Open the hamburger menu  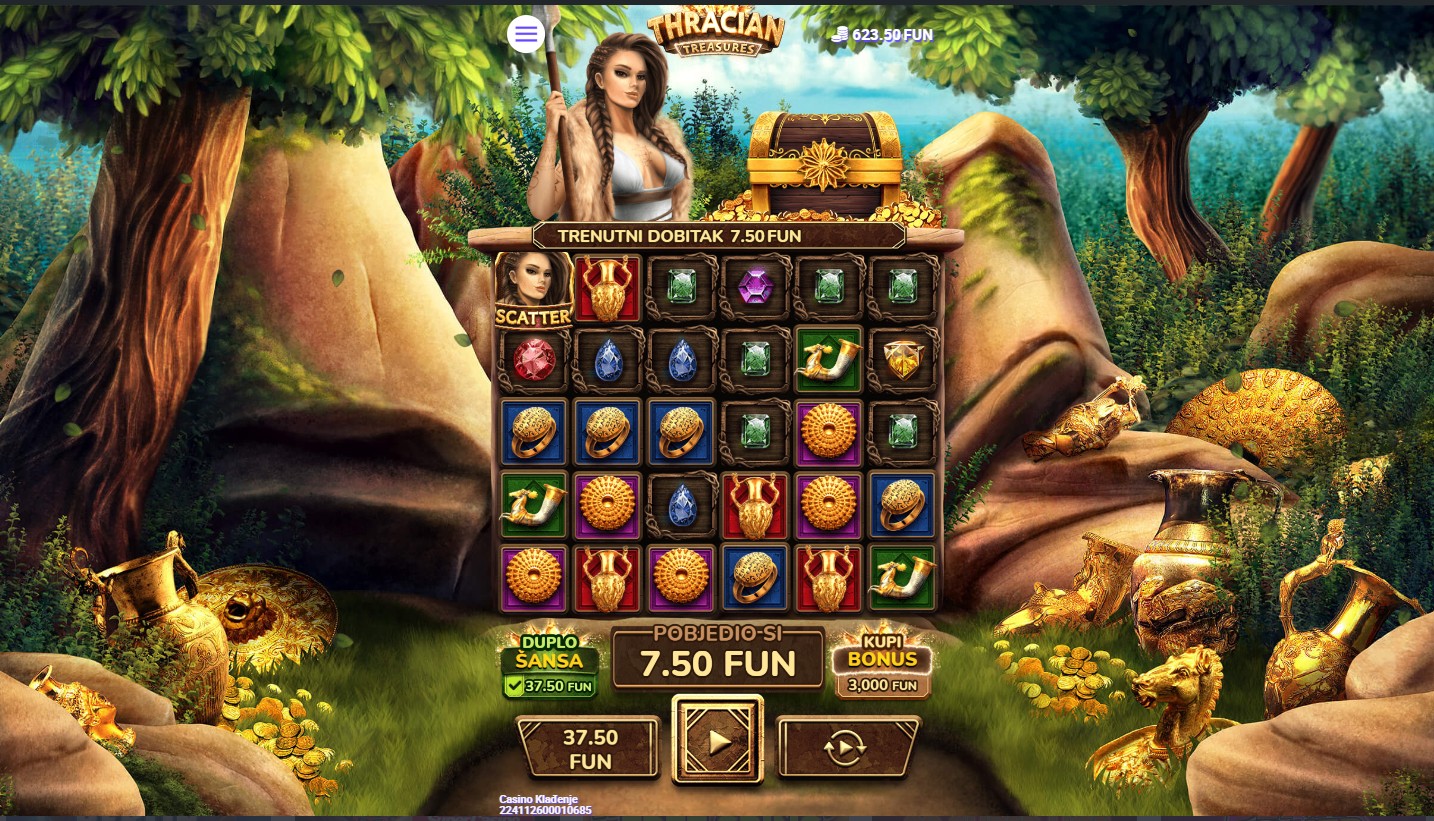tap(526, 35)
